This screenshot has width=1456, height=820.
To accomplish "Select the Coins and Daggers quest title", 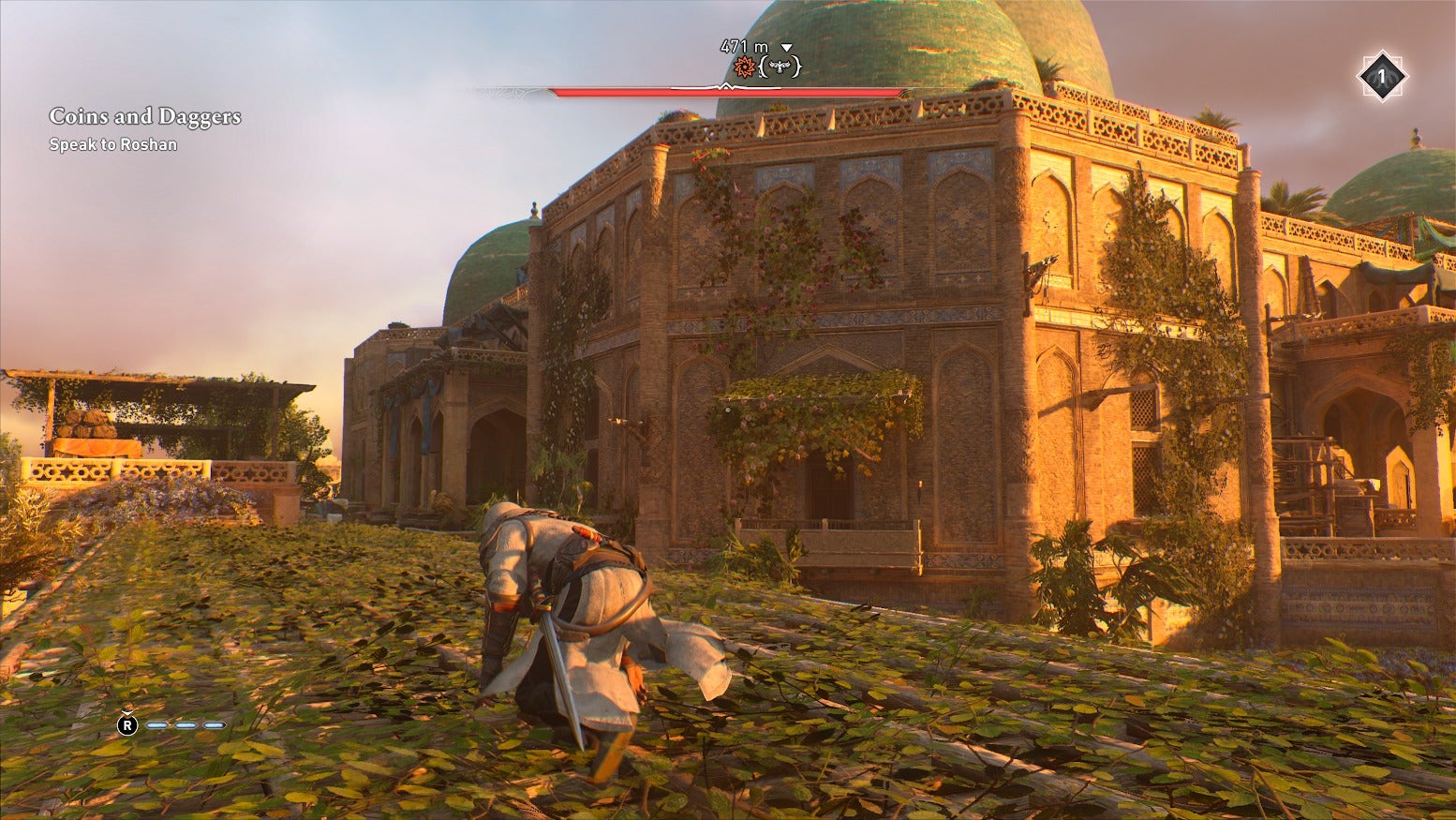I will (144, 116).
